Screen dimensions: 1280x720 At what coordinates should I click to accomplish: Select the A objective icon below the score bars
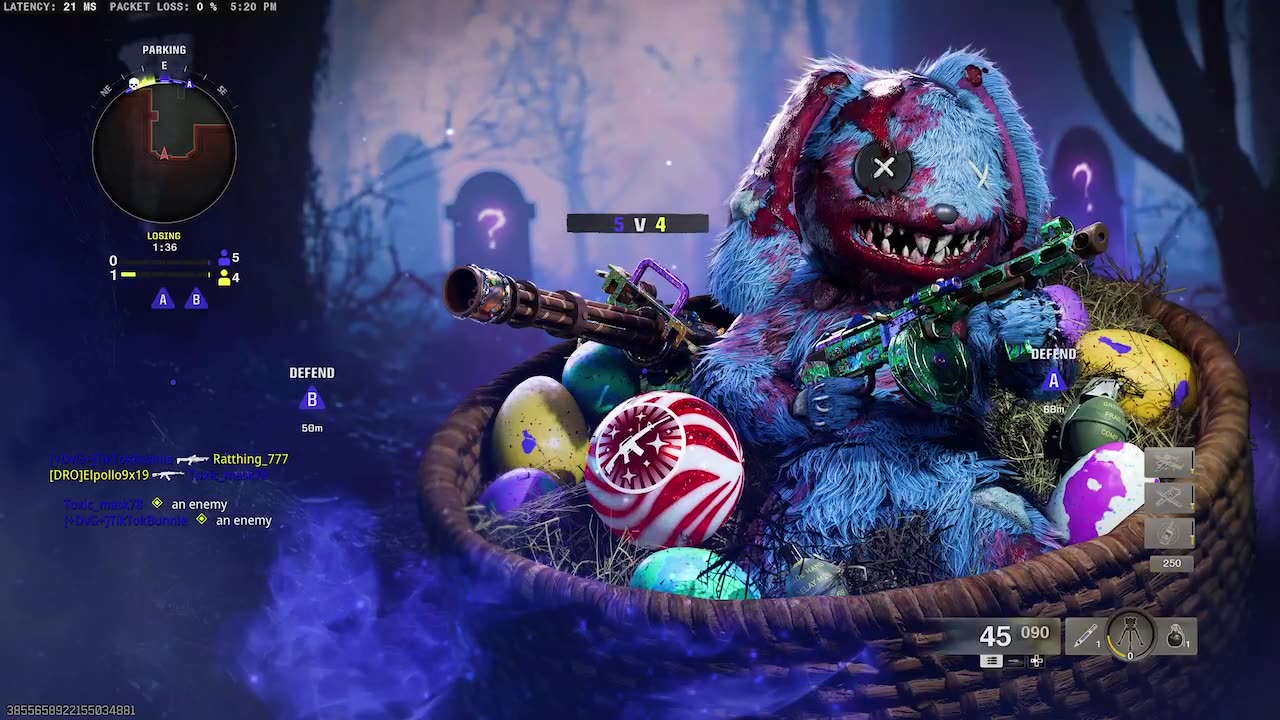click(x=162, y=299)
